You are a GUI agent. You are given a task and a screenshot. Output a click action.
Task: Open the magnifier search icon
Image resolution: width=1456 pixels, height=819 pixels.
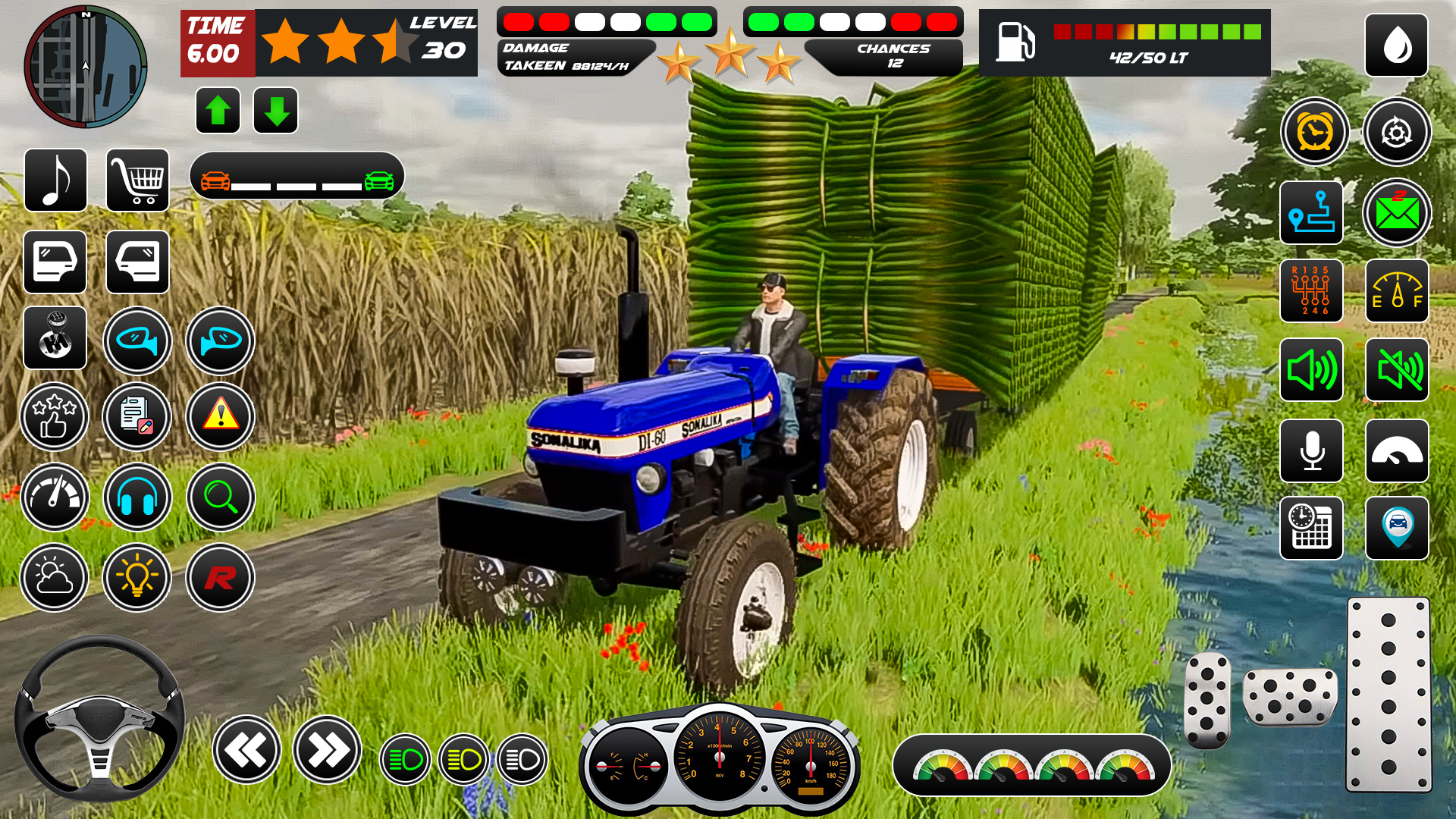219,497
